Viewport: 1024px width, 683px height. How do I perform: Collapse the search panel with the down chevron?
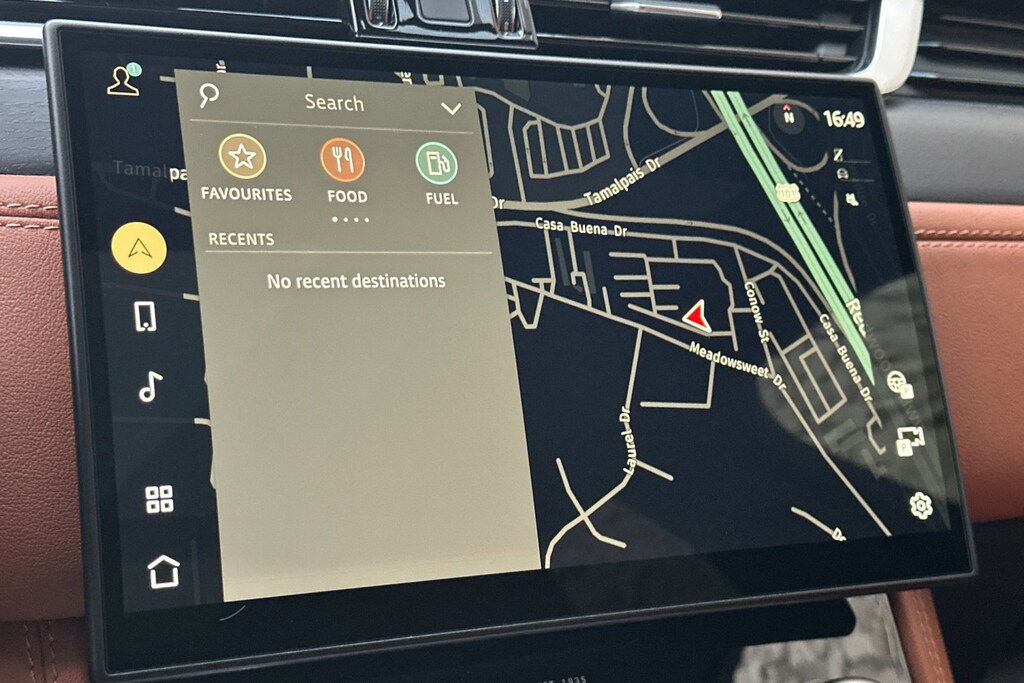point(451,108)
